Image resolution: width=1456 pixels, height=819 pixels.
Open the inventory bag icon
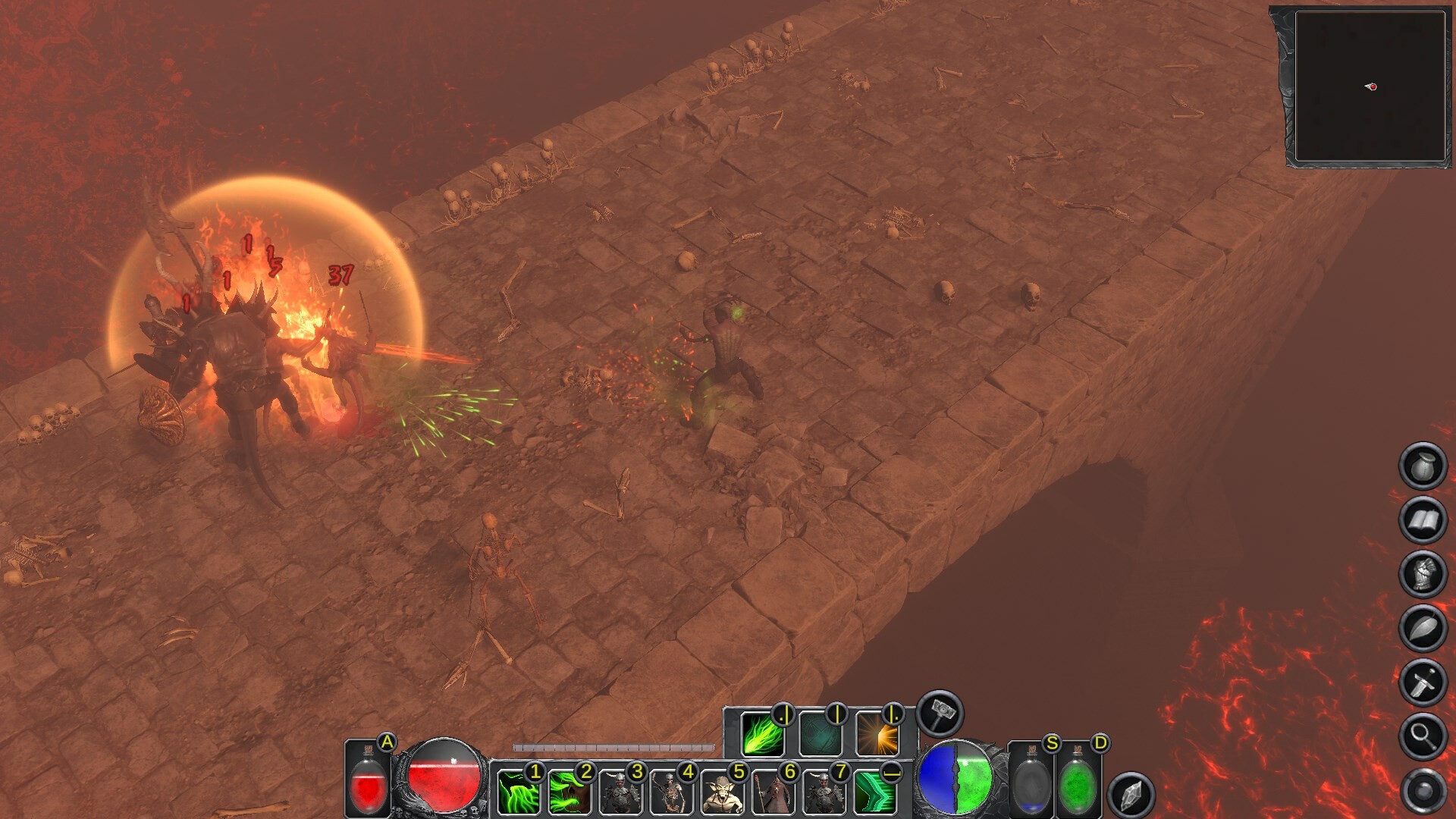[x=1423, y=466]
